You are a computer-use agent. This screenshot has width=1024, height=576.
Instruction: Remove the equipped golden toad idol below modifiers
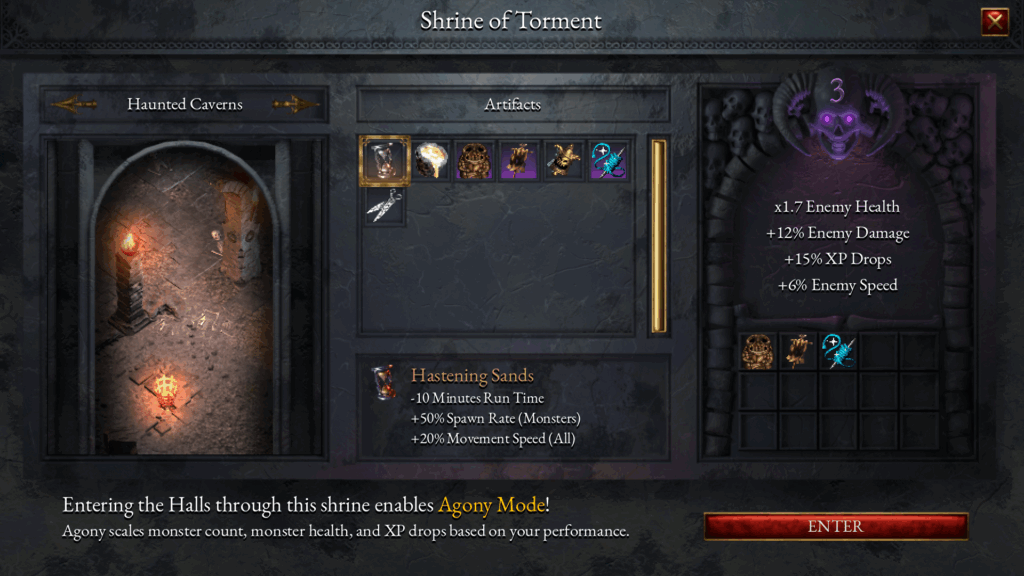(758, 351)
